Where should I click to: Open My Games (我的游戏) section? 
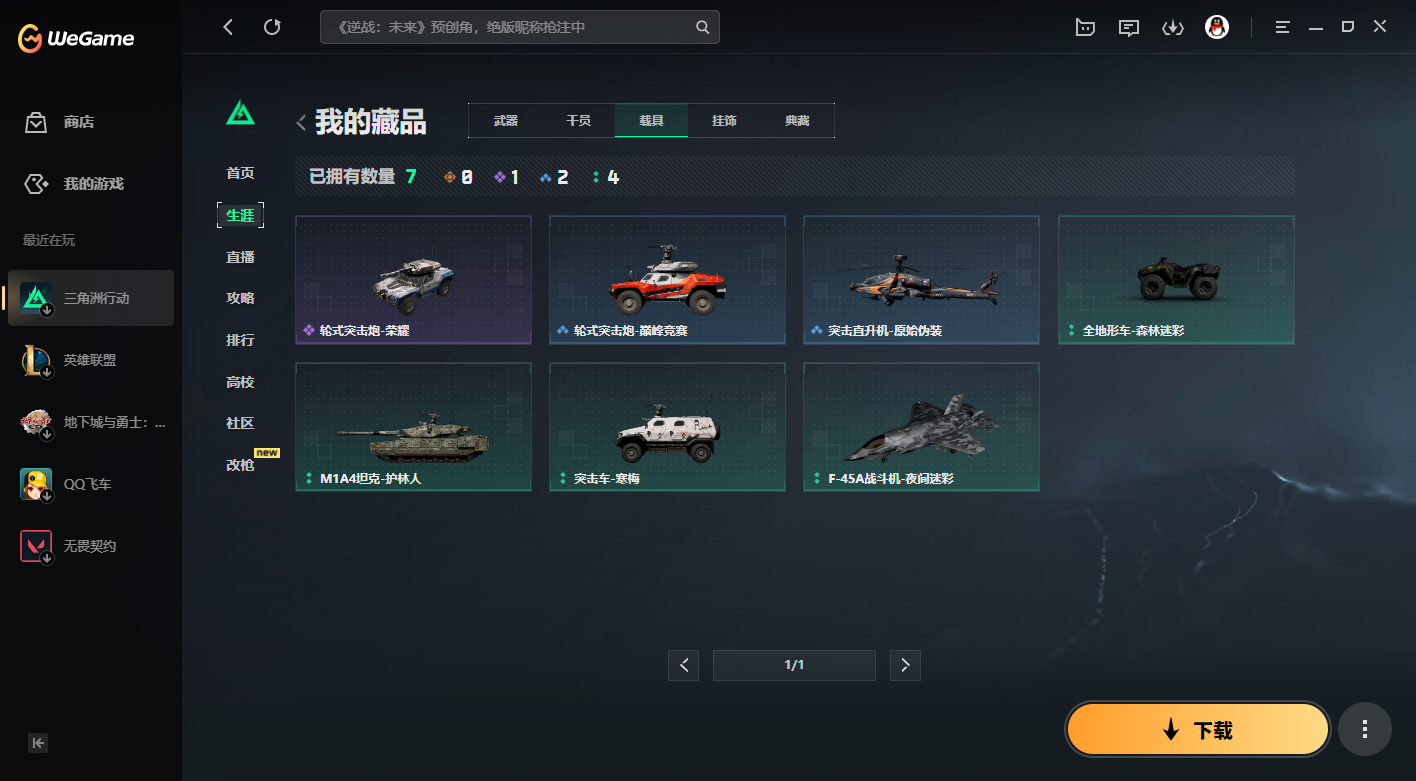36,183
